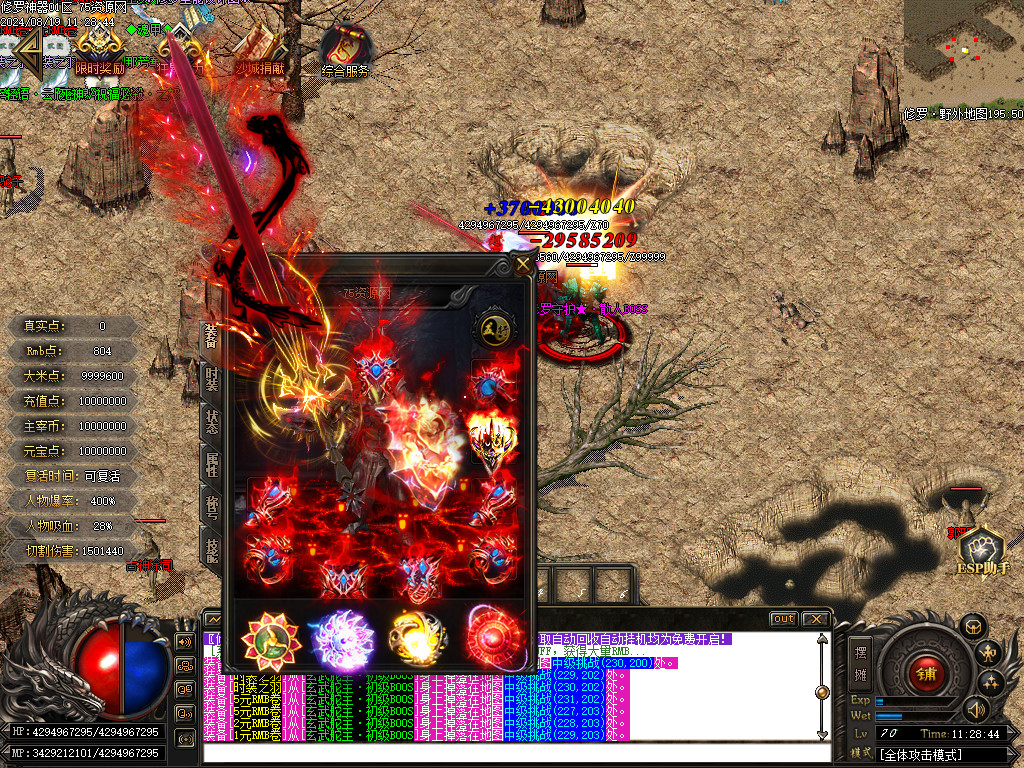Select the 属性 attributes tab
1024x768 pixels.
click(x=212, y=465)
